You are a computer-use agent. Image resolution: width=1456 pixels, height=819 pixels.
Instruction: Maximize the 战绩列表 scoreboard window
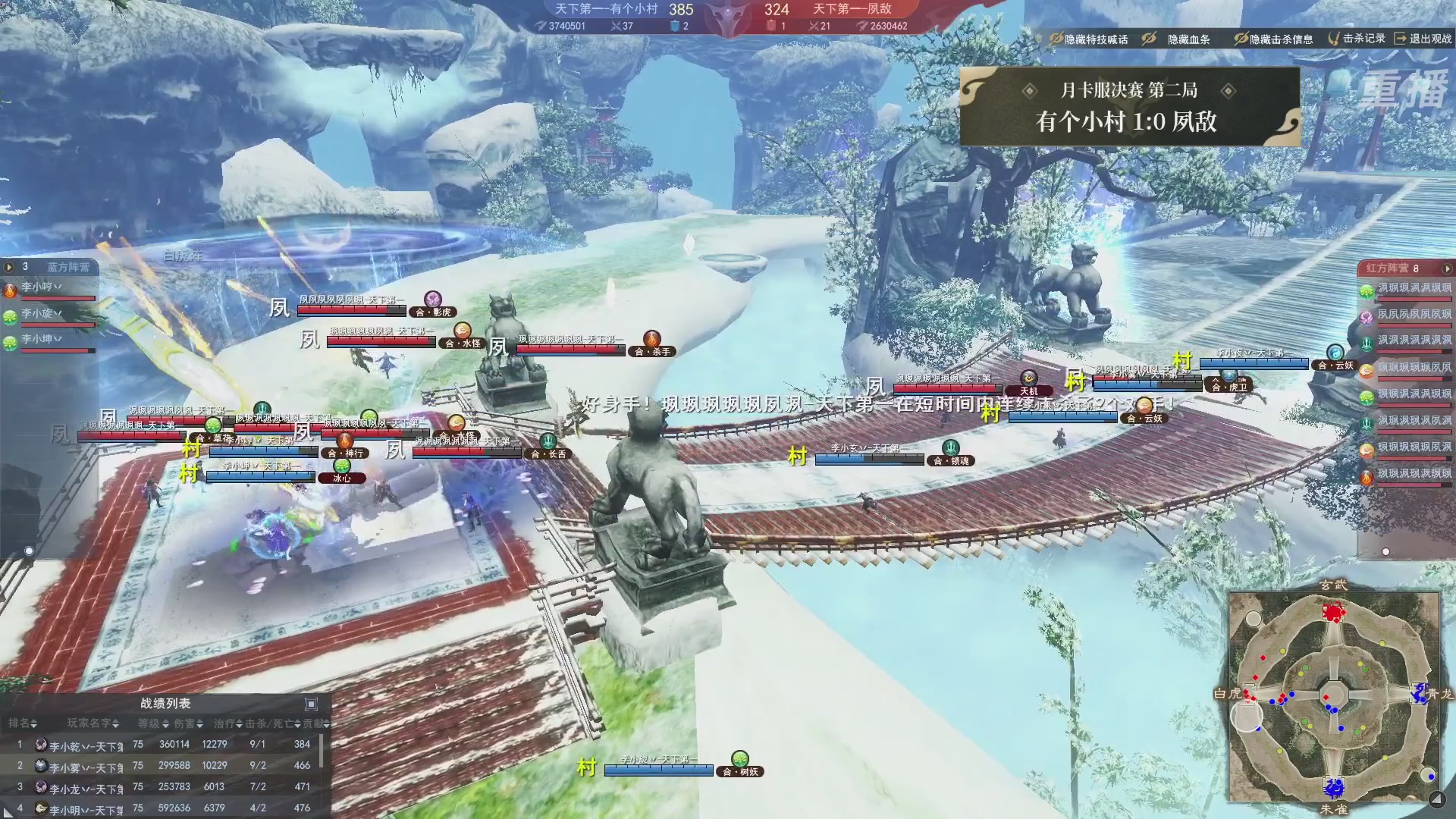[311, 704]
